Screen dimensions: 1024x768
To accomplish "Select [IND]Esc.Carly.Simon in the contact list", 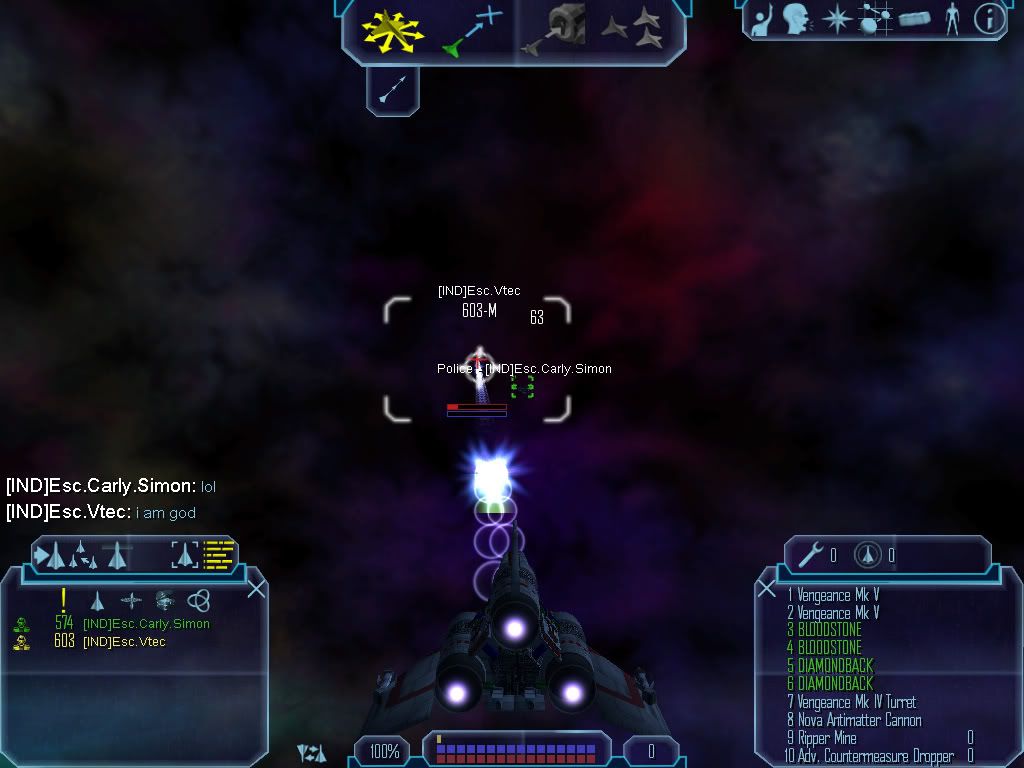I will click(x=146, y=624).
